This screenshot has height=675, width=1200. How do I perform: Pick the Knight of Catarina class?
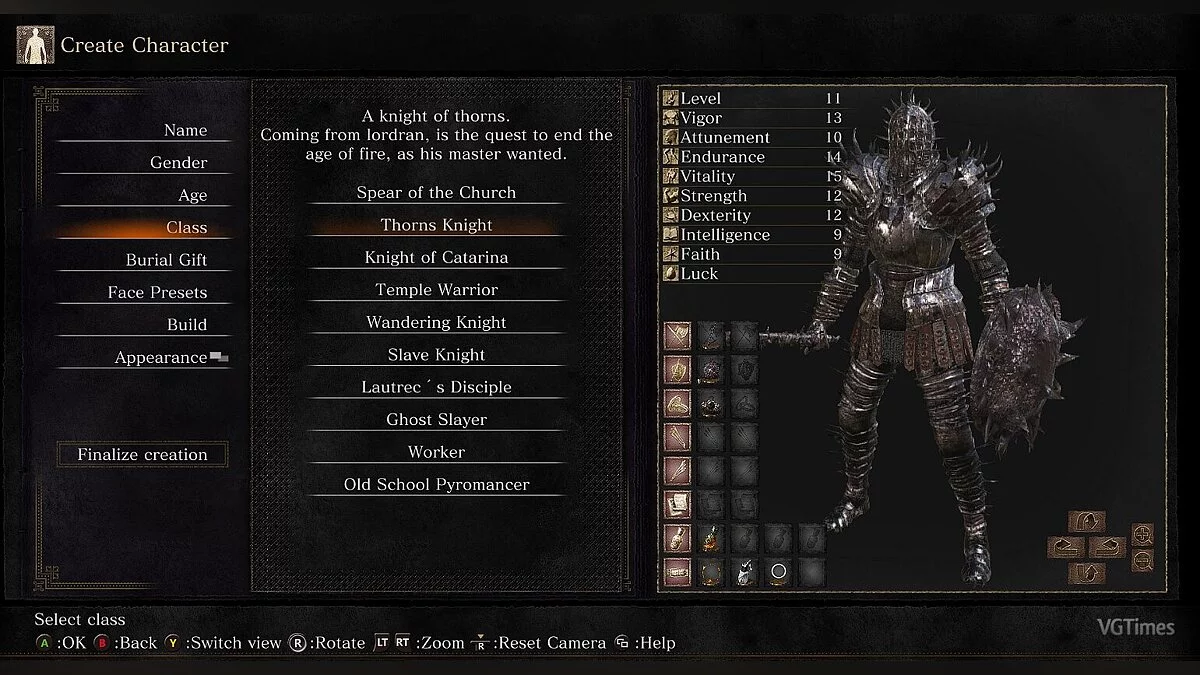click(x=436, y=257)
